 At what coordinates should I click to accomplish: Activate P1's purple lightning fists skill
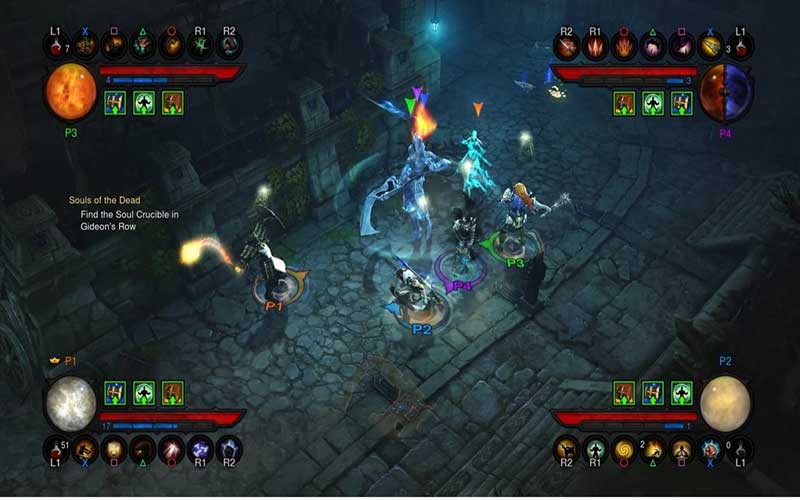(x=200, y=449)
